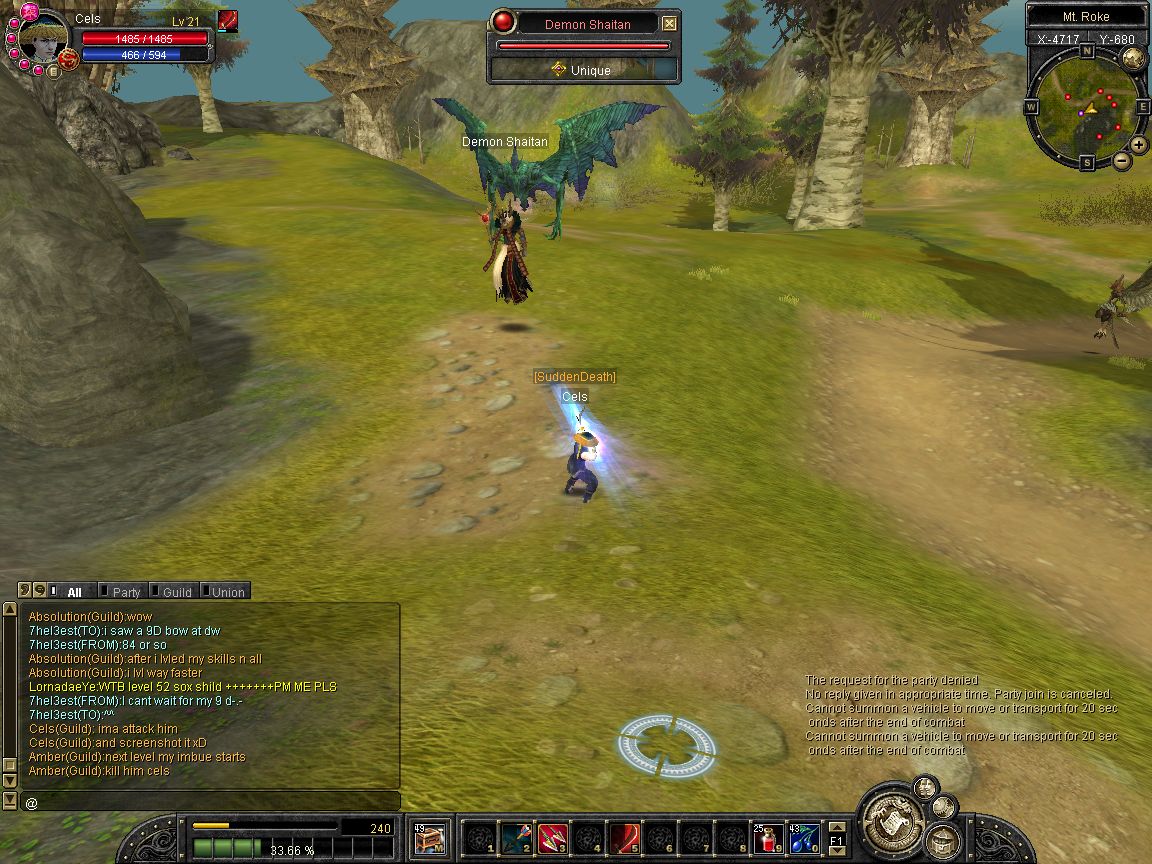
Task: Zoom out the minimap
Action: coord(1122,160)
